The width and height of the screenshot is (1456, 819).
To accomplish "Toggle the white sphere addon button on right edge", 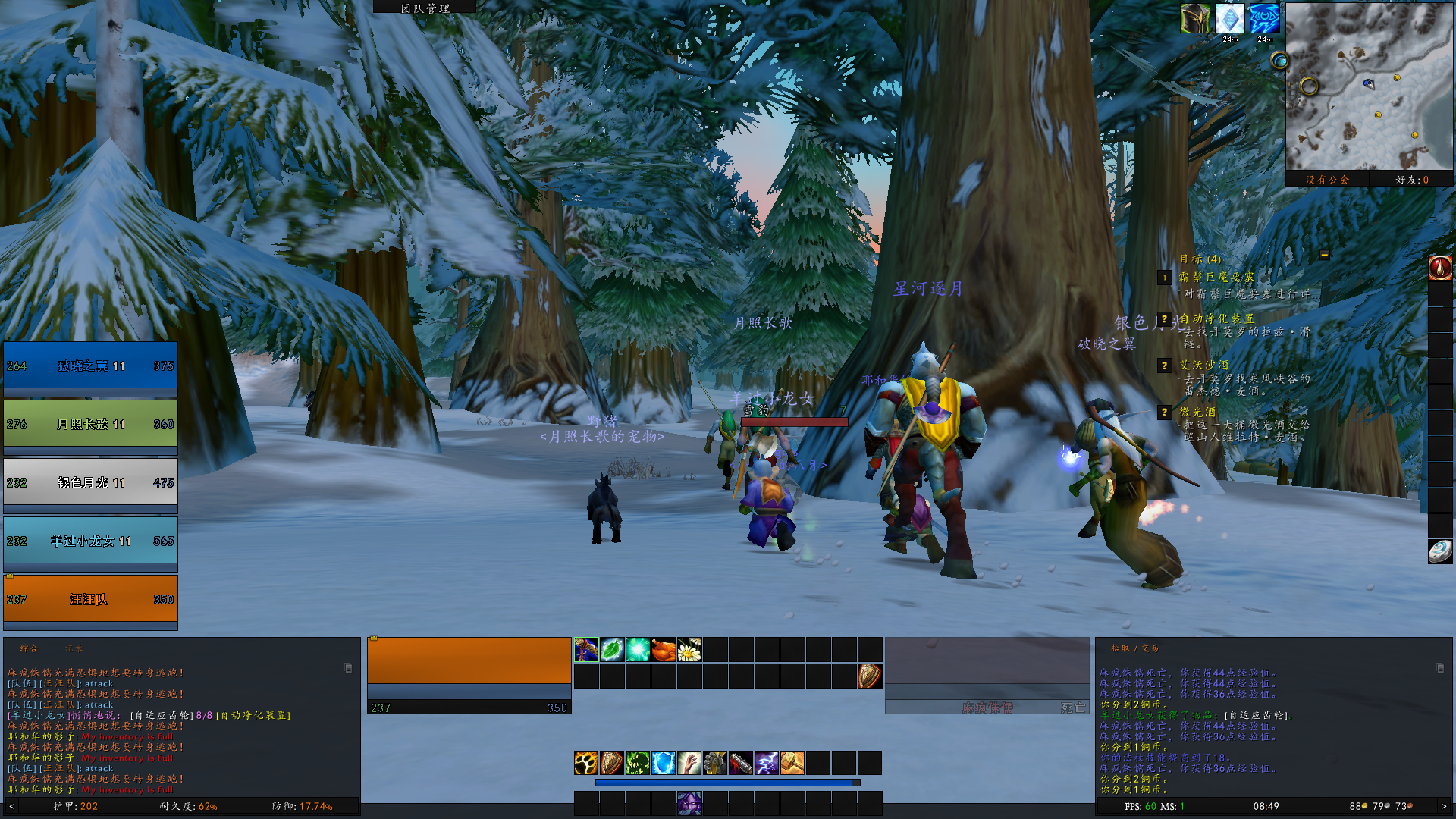I will [1441, 551].
